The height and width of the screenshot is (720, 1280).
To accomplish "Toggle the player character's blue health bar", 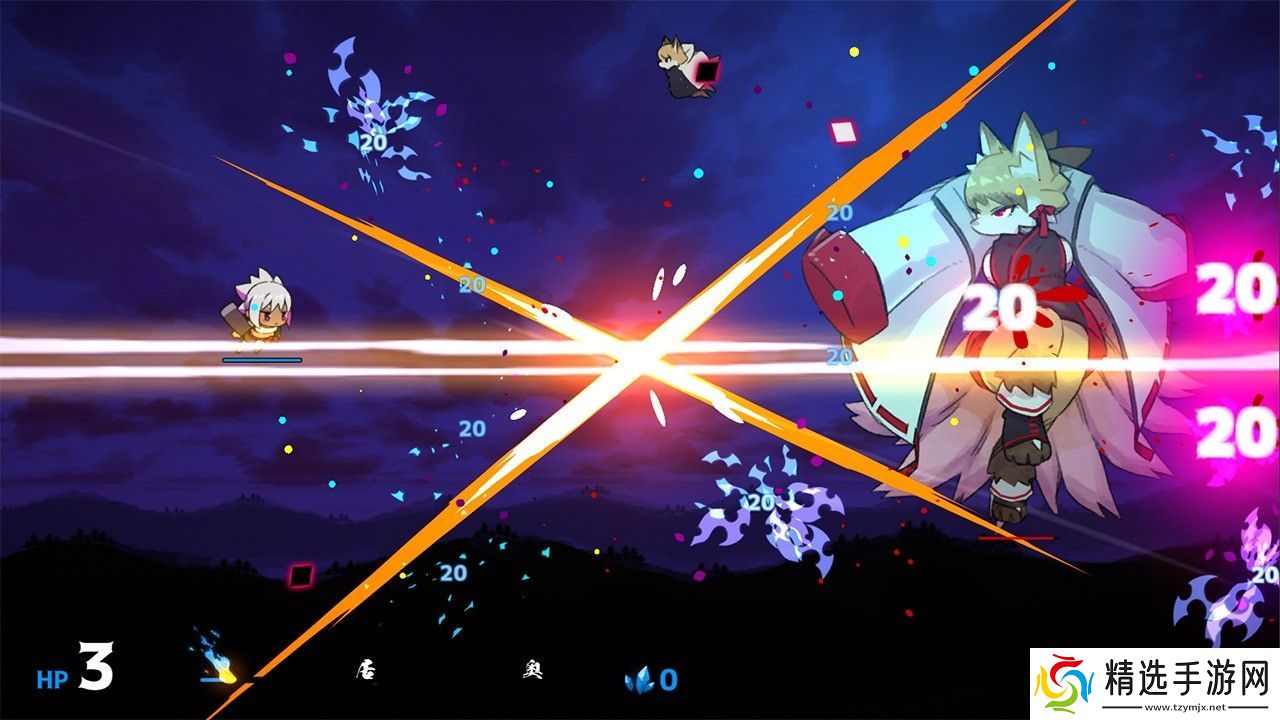I will (x=262, y=358).
